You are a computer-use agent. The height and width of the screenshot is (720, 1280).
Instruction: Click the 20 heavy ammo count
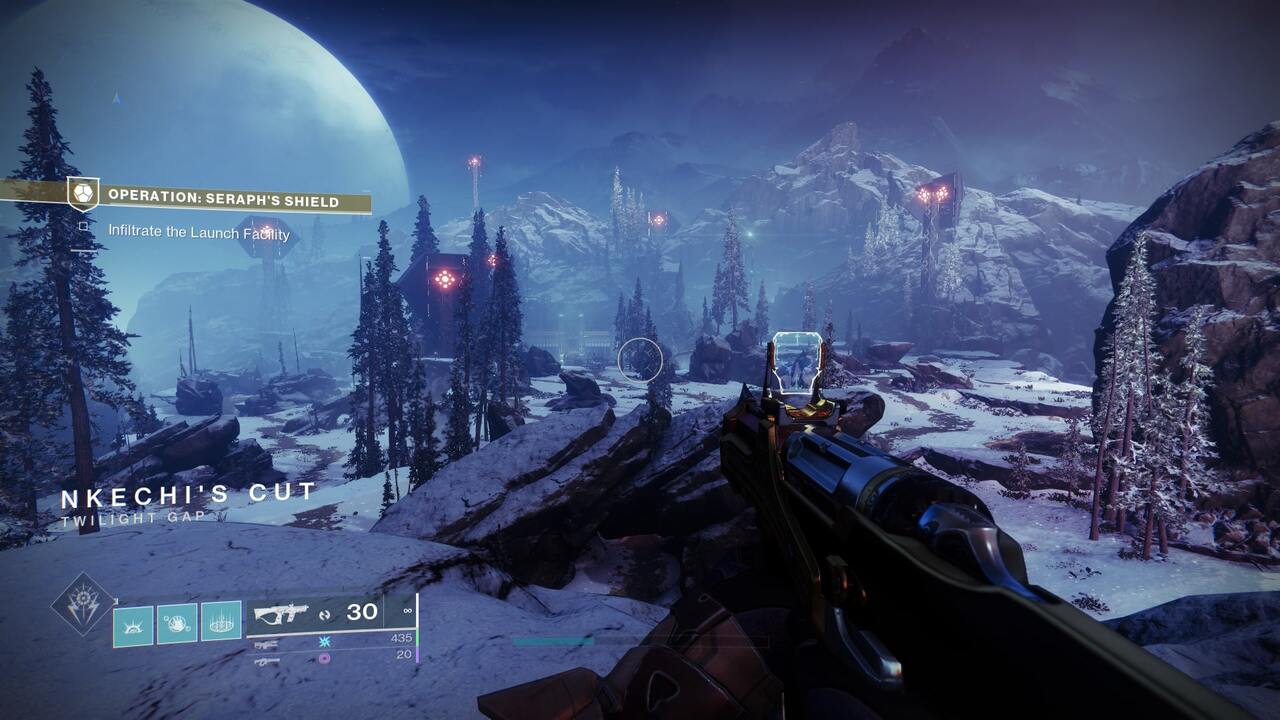pyautogui.click(x=403, y=655)
